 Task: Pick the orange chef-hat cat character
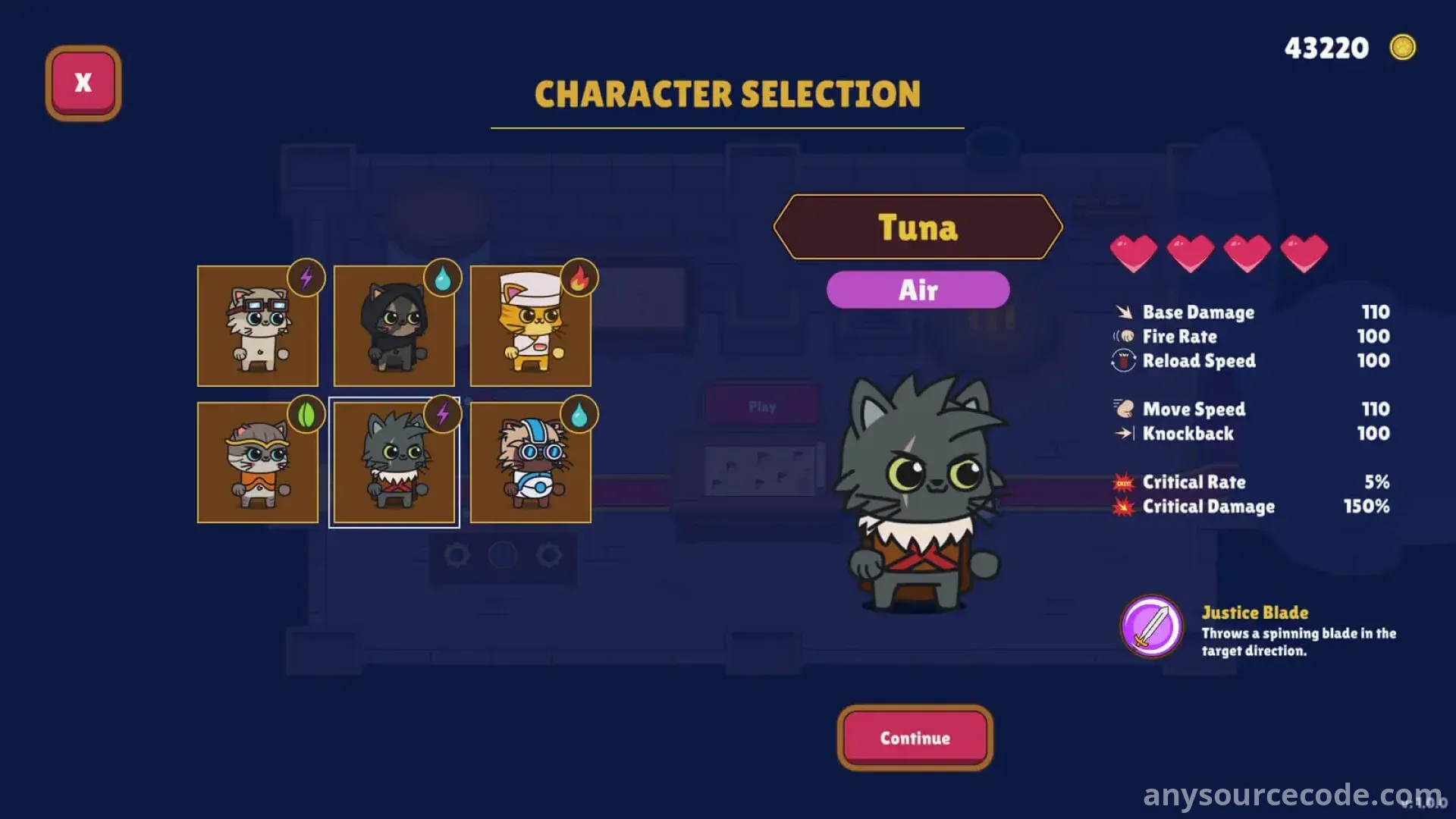tap(530, 326)
